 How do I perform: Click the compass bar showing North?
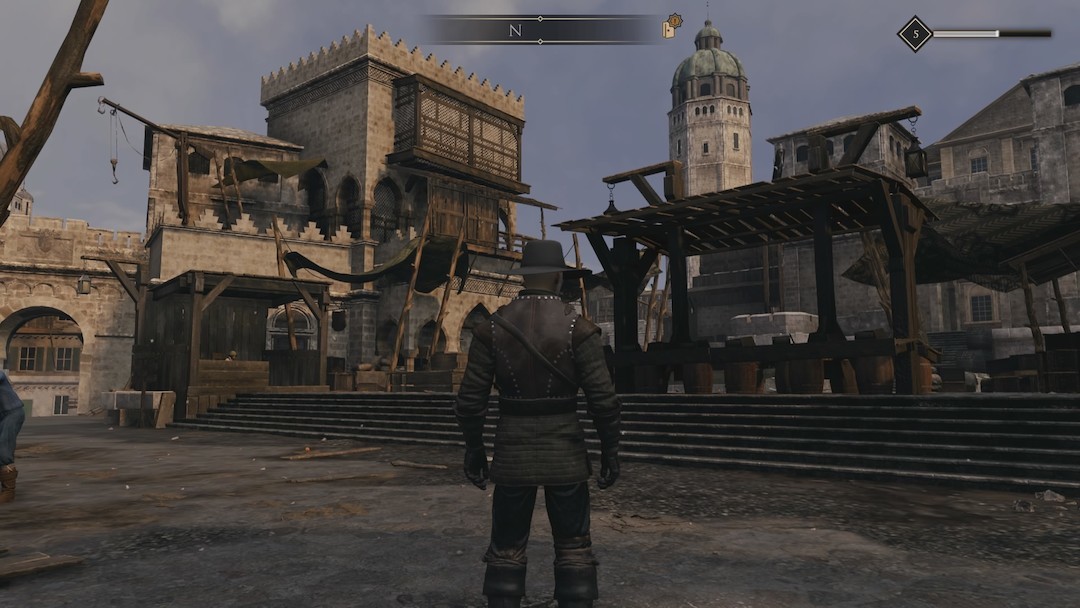click(540, 30)
